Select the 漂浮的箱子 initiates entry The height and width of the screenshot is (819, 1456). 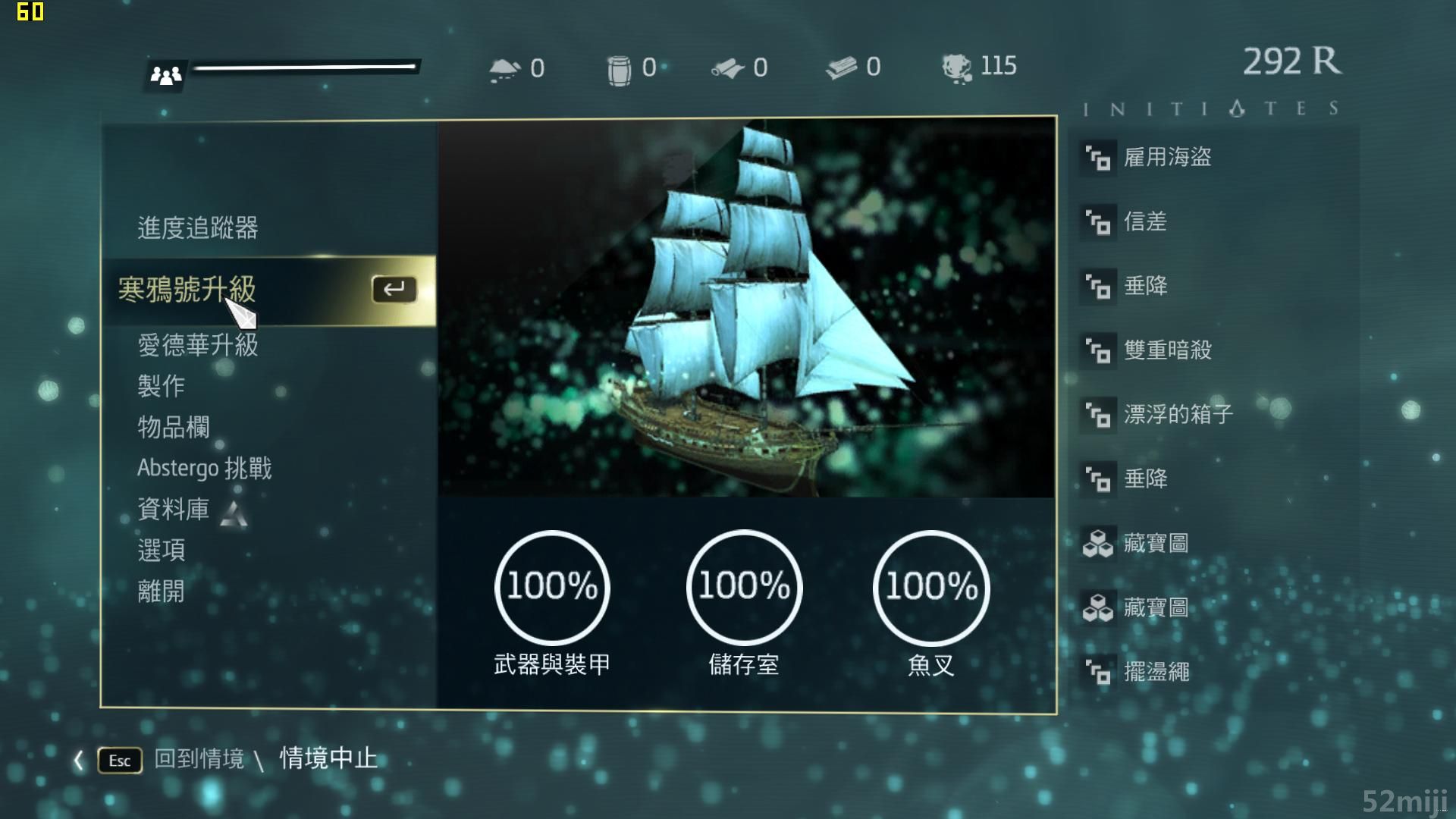click(1177, 414)
